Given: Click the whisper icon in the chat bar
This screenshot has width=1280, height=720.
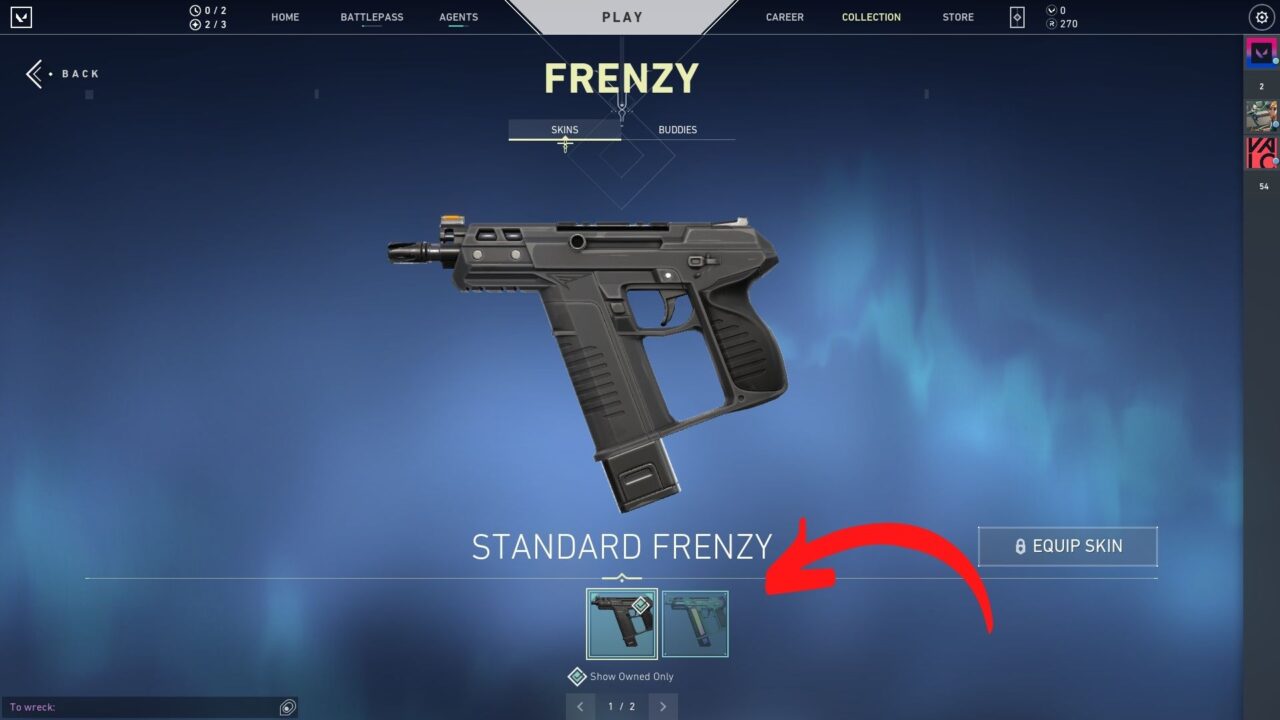Looking at the screenshot, I should [x=286, y=707].
